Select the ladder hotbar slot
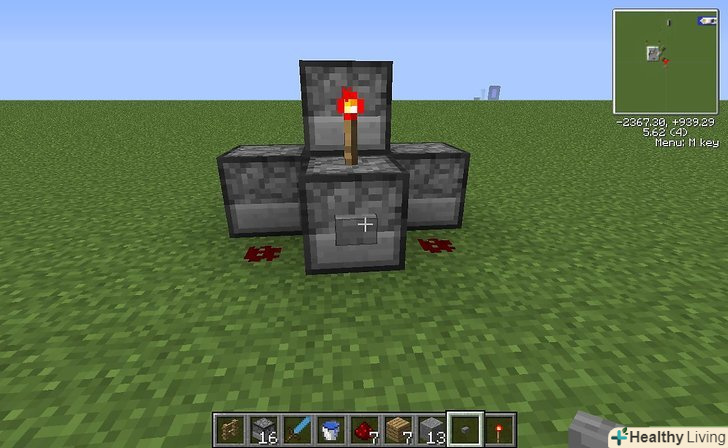Viewport: 728px width, 448px height. coord(231,429)
